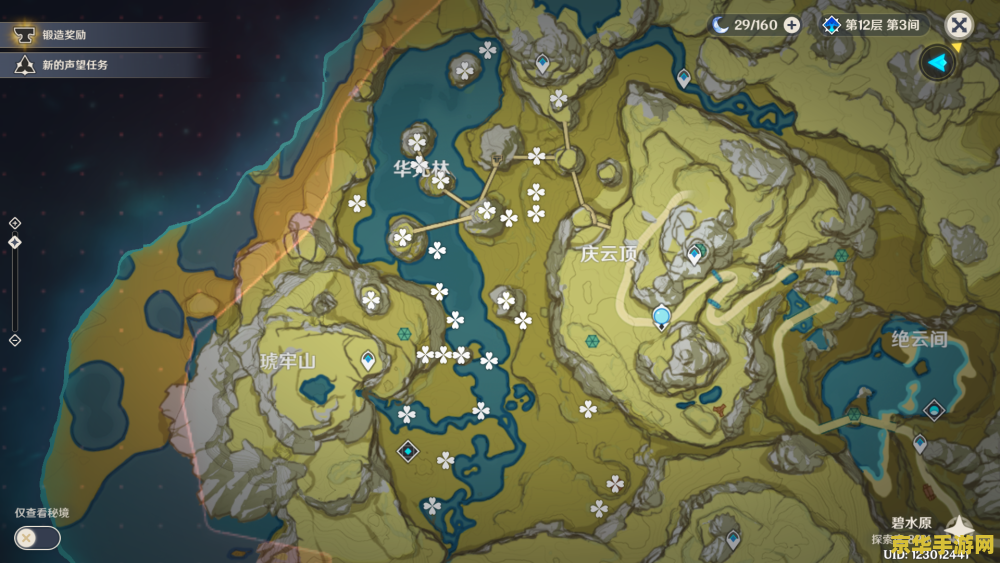Zoom in using the slider's plus diamond
Image resolution: width=1000 pixels, height=563 pixels.
coord(15,223)
